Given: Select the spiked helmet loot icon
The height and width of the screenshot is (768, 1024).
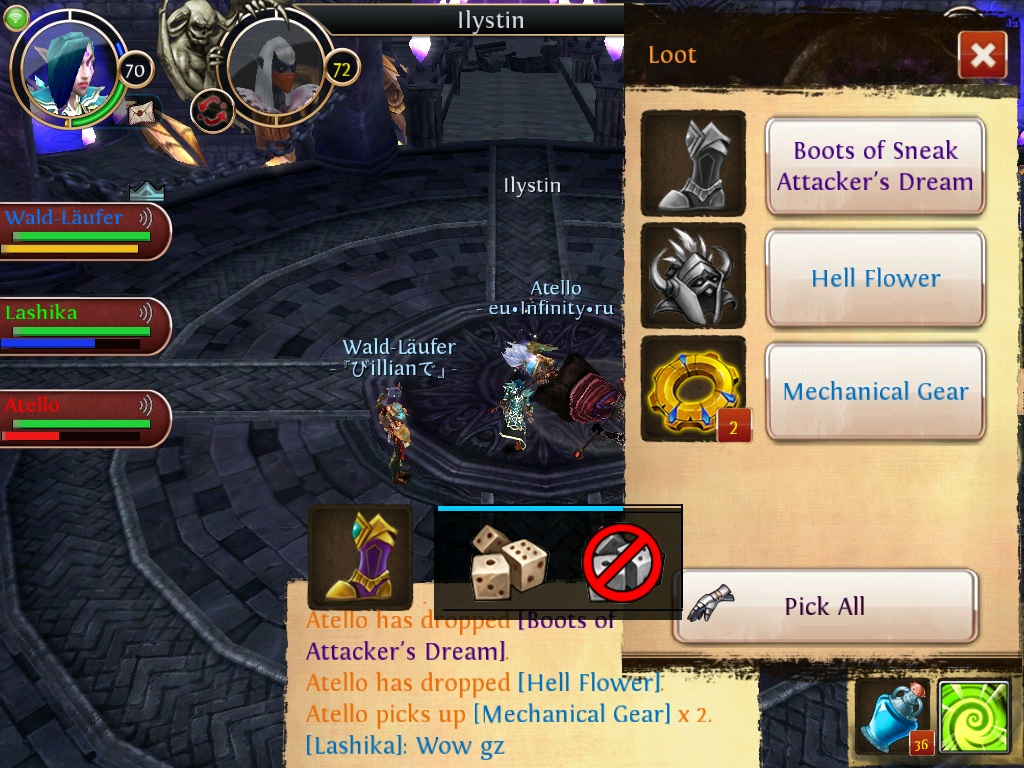Looking at the screenshot, I should [x=693, y=276].
